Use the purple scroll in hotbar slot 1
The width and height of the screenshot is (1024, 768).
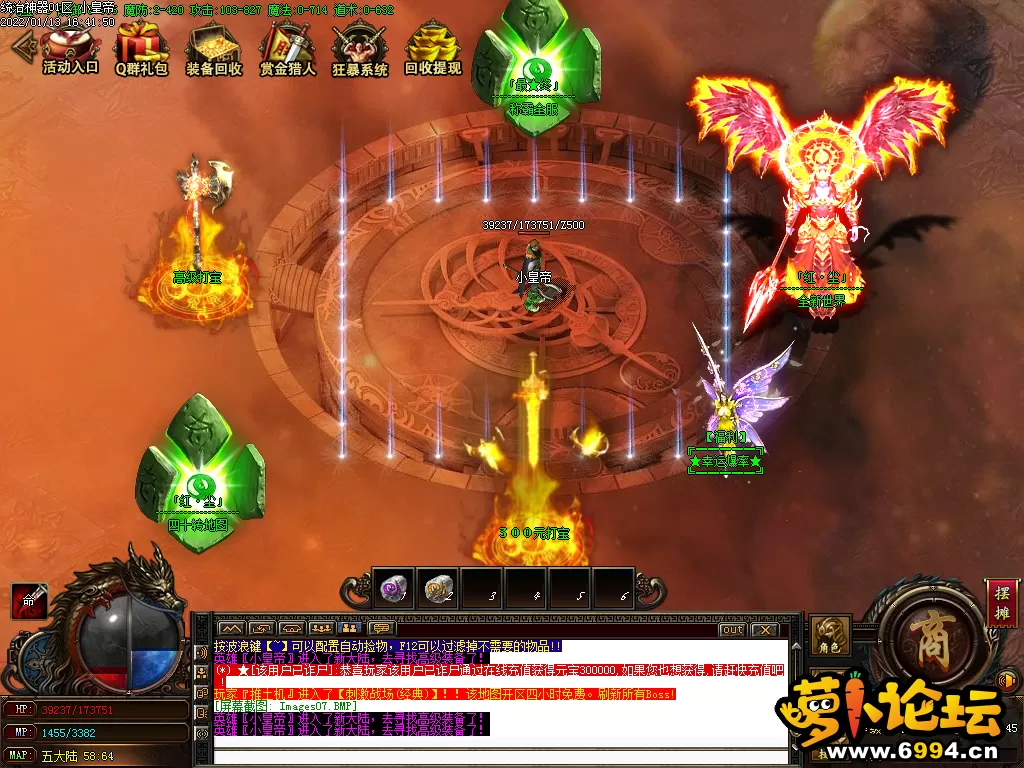click(393, 588)
